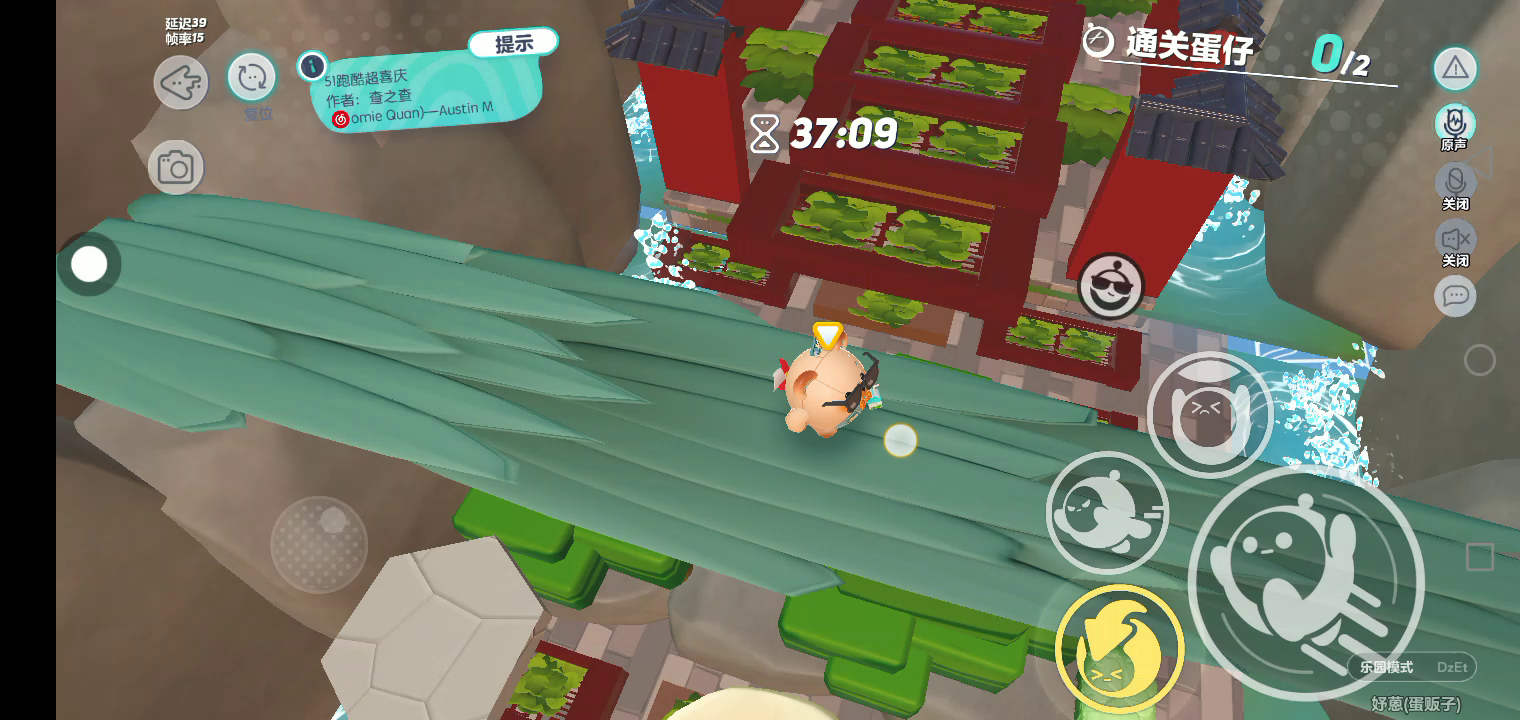Click the warning triangle report icon
The height and width of the screenshot is (720, 1520).
coord(1455,68)
